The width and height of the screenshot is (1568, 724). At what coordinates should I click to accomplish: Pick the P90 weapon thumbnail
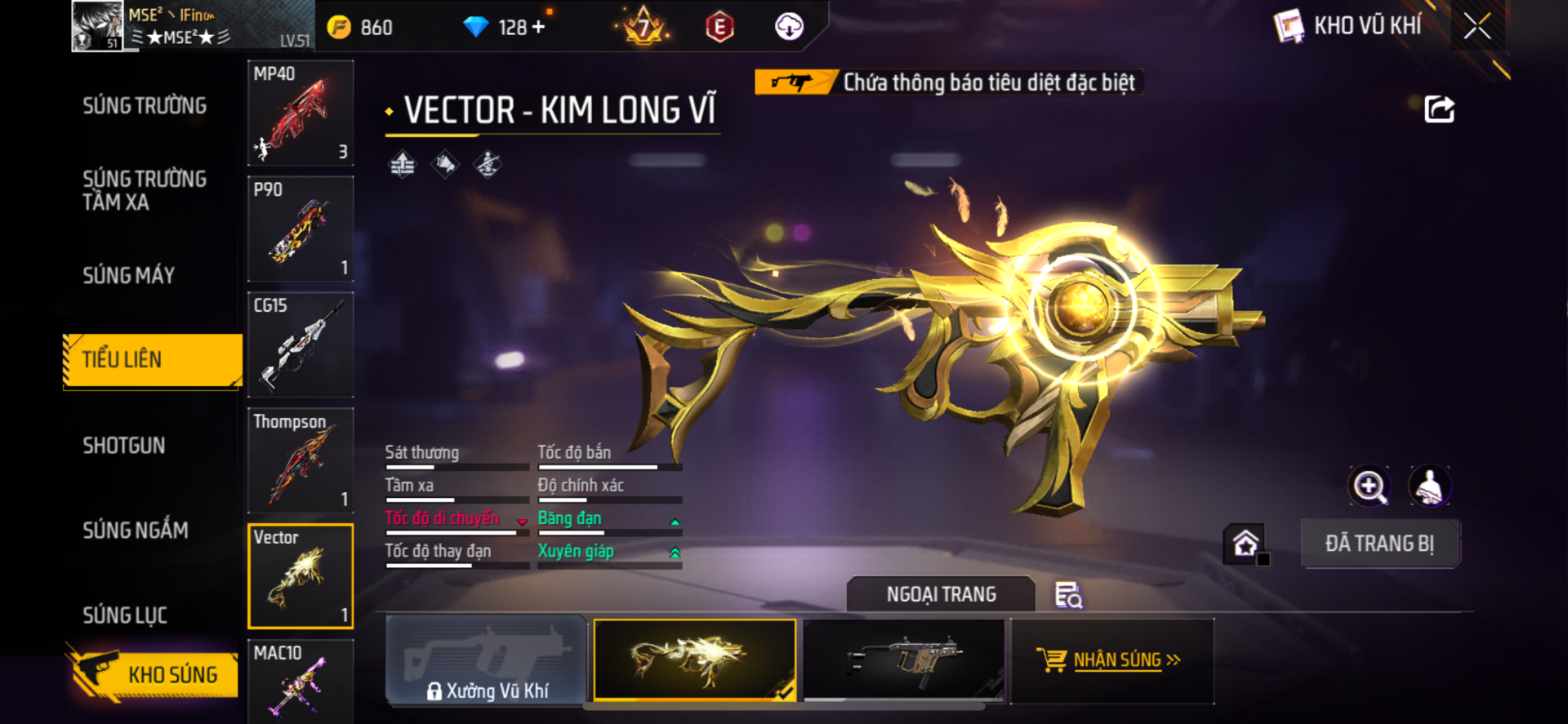(x=301, y=229)
